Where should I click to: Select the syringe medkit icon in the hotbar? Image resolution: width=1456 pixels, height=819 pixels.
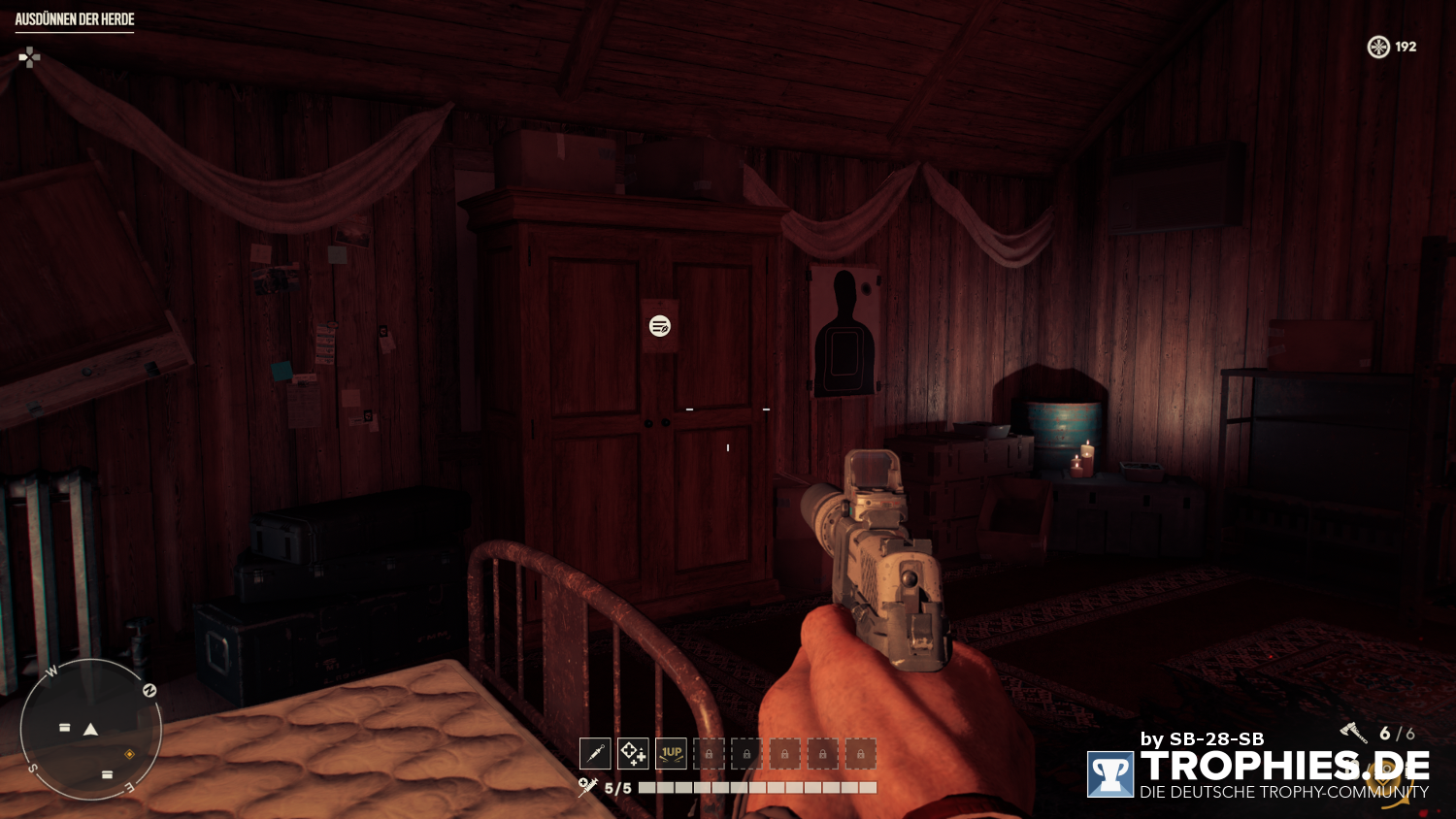tap(596, 753)
